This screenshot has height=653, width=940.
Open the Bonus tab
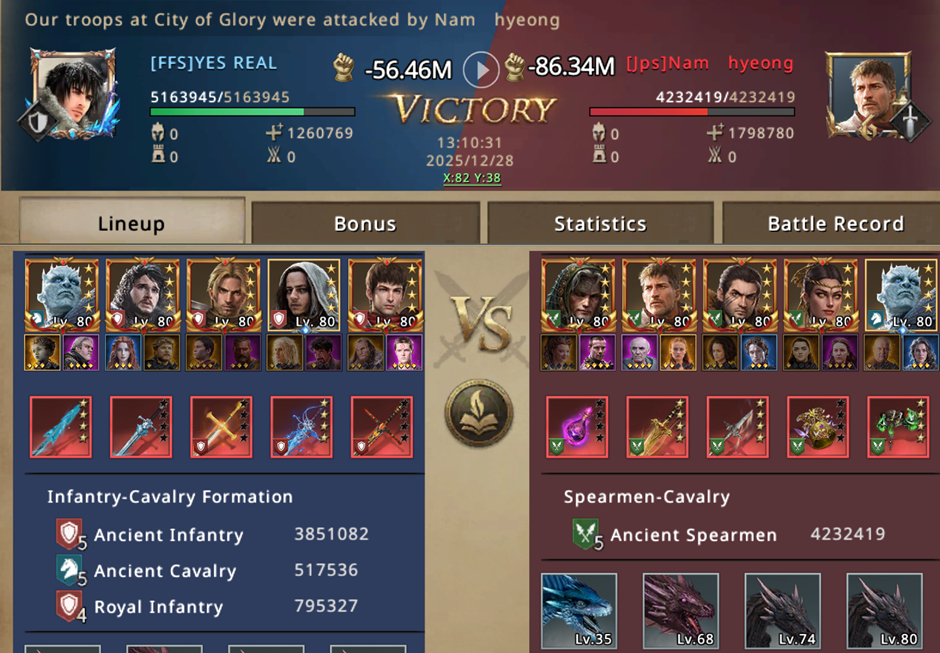pos(365,223)
